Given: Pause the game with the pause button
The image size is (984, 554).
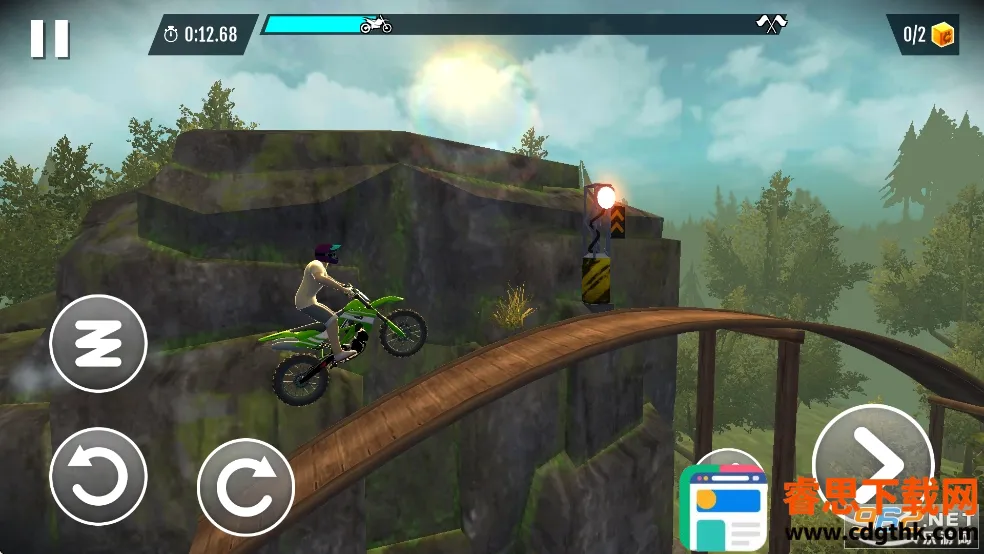Looking at the screenshot, I should coord(49,38).
